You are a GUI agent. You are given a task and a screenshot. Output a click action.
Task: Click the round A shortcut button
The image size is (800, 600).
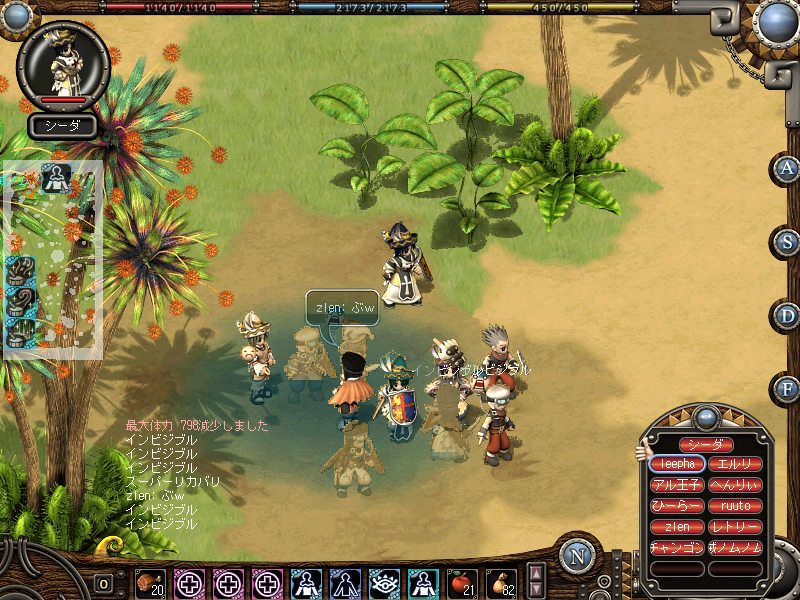point(788,168)
